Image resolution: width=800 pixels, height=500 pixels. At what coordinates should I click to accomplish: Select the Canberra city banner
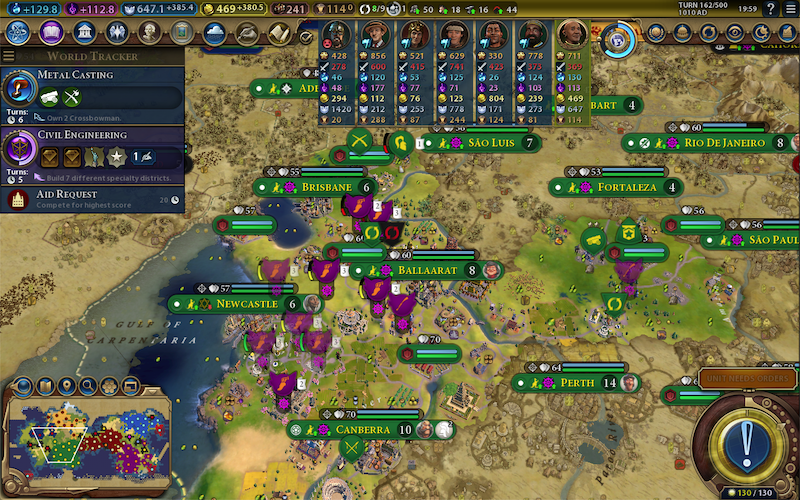(x=362, y=429)
